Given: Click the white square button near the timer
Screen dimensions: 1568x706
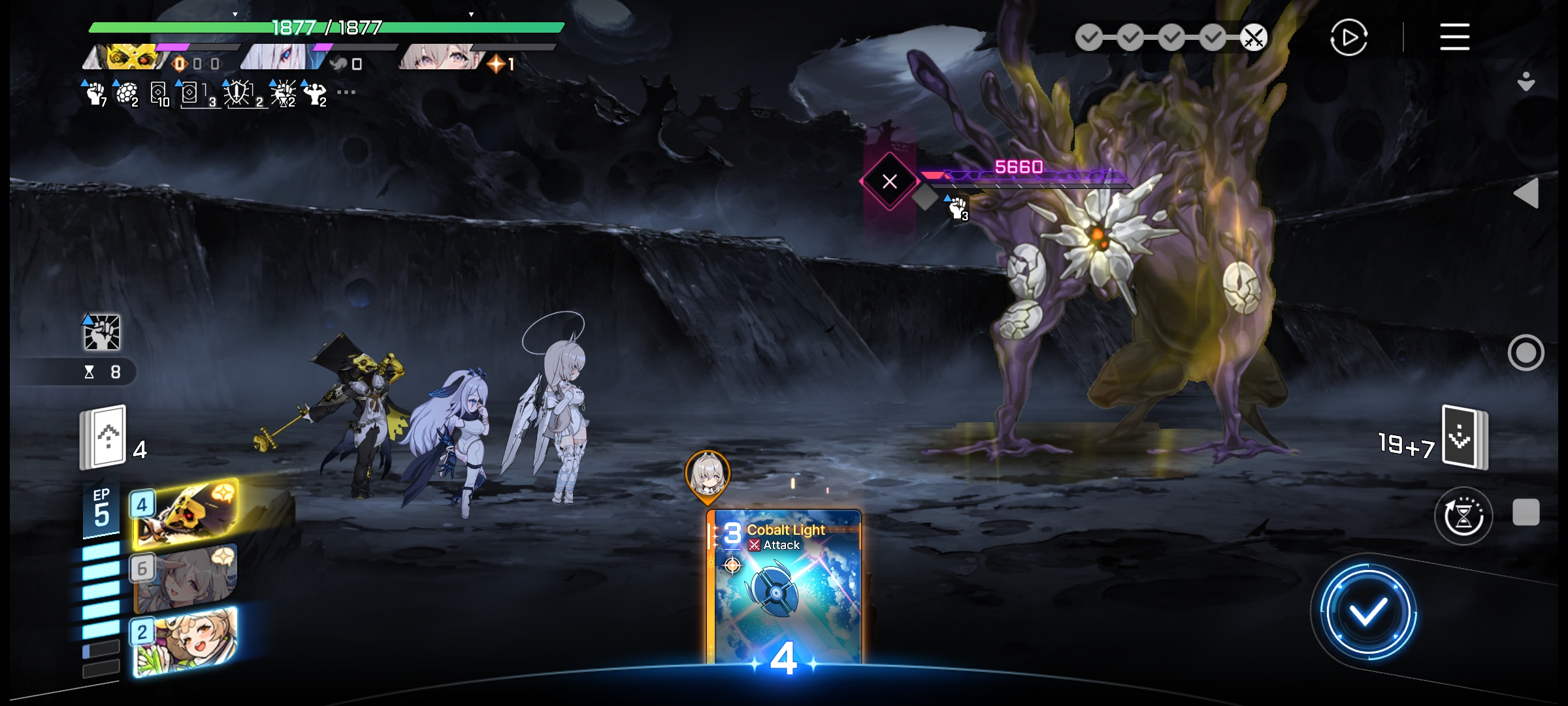Looking at the screenshot, I should (1526, 512).
